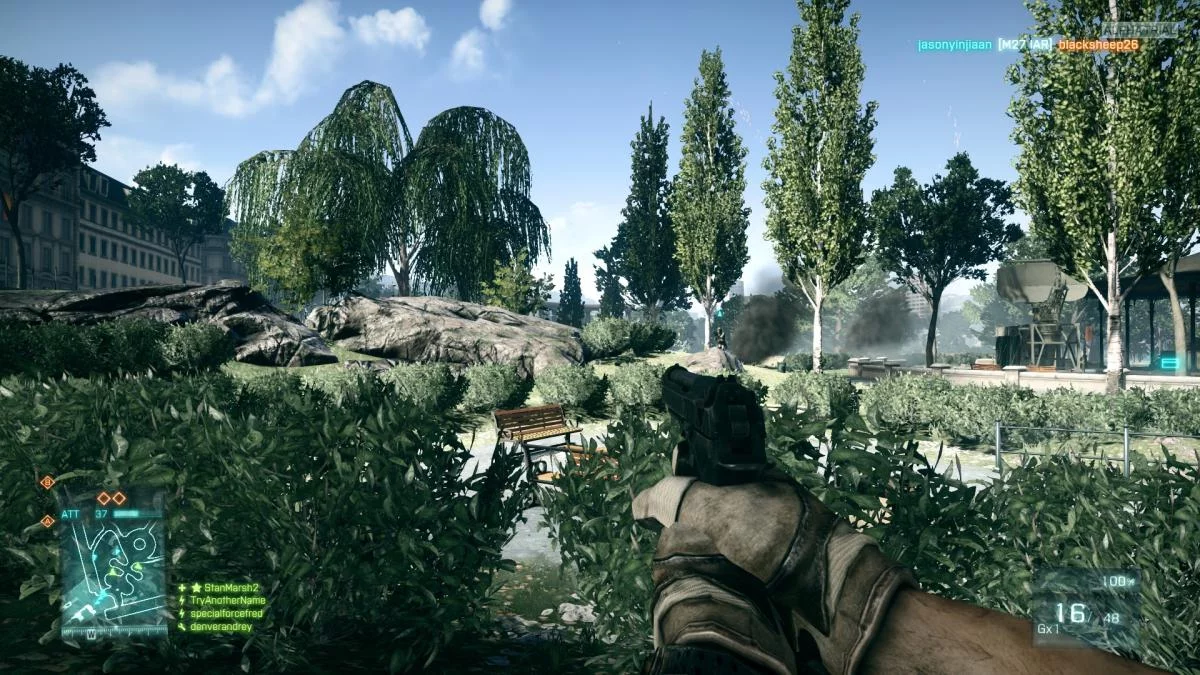Click the minimap compass strip
Screen dimensions: 1200x675
[x=112, y=632]
